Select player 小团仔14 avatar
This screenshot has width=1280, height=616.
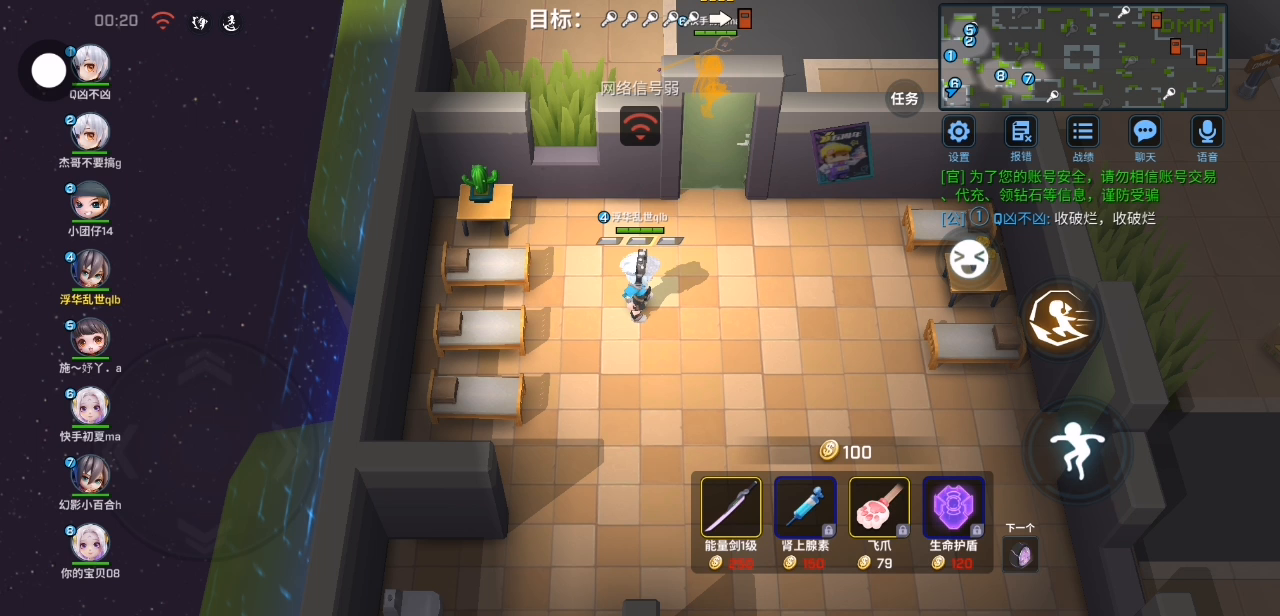pyautogui.click(x=90, y=201)
